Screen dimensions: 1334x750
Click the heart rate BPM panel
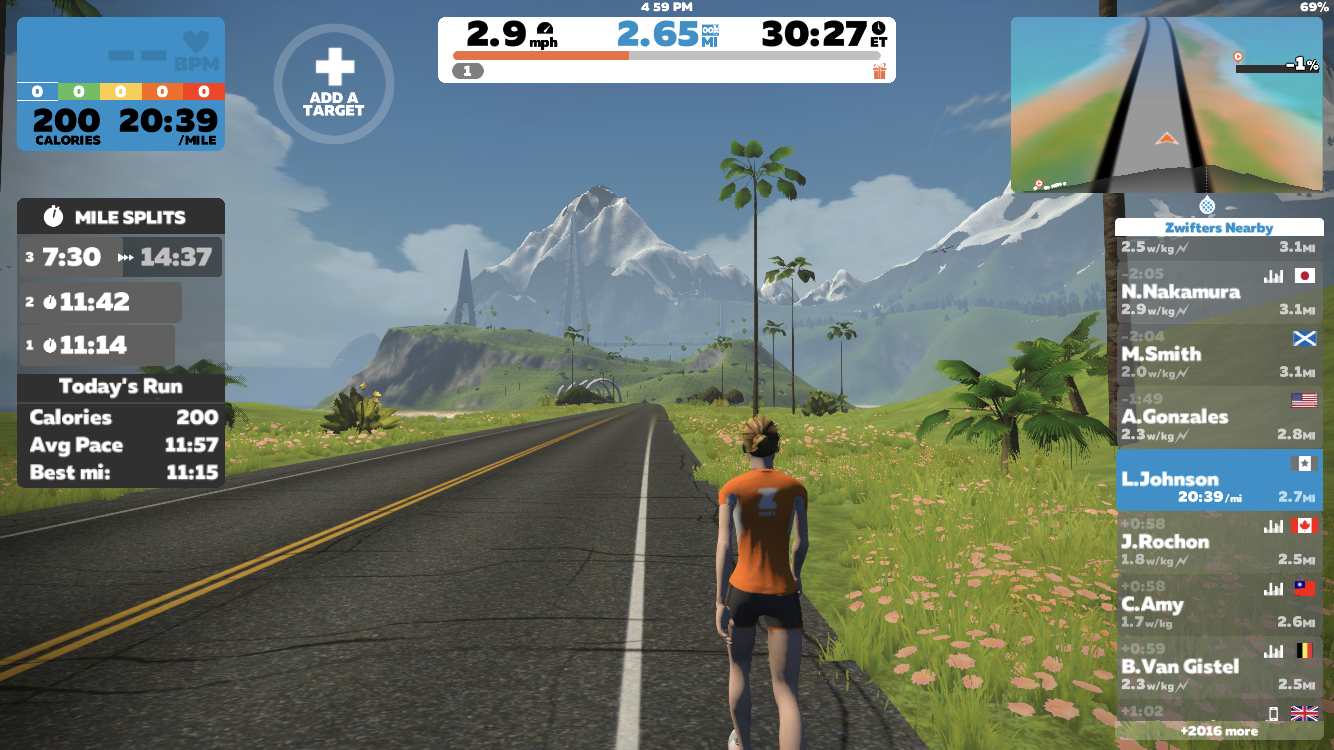[121, 52]
